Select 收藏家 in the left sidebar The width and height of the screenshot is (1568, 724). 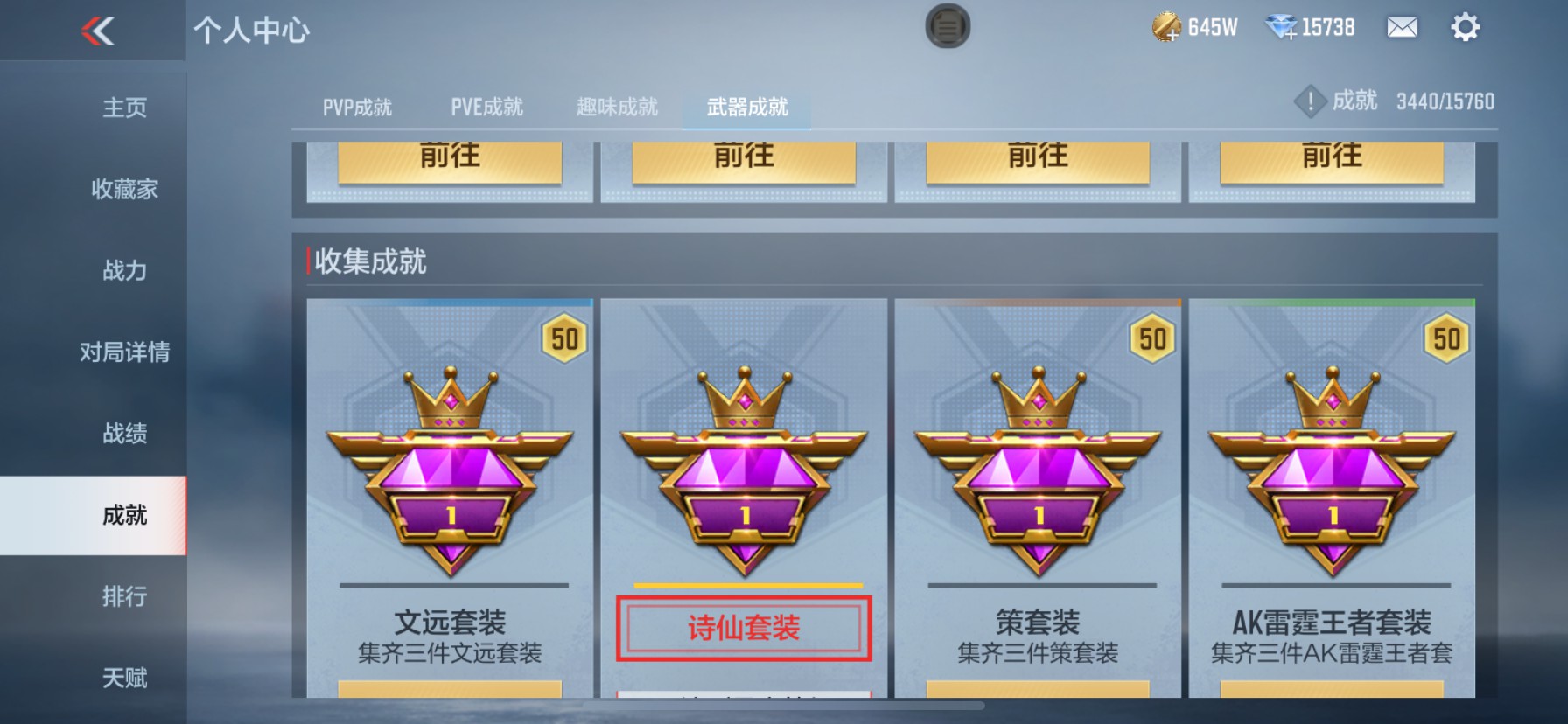point(122,189)
